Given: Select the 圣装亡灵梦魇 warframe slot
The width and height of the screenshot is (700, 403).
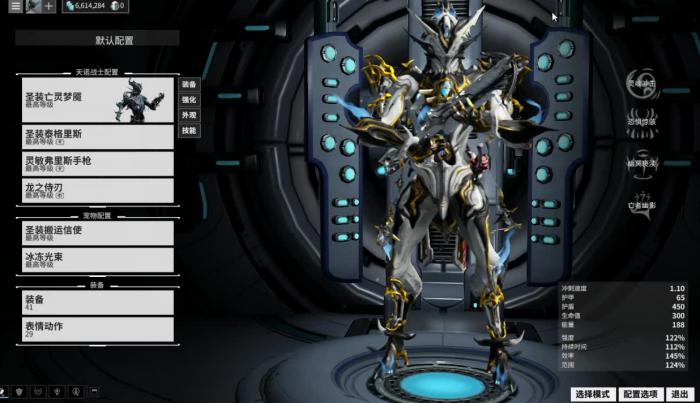Looking at the screenshot, I should [97, 100].
